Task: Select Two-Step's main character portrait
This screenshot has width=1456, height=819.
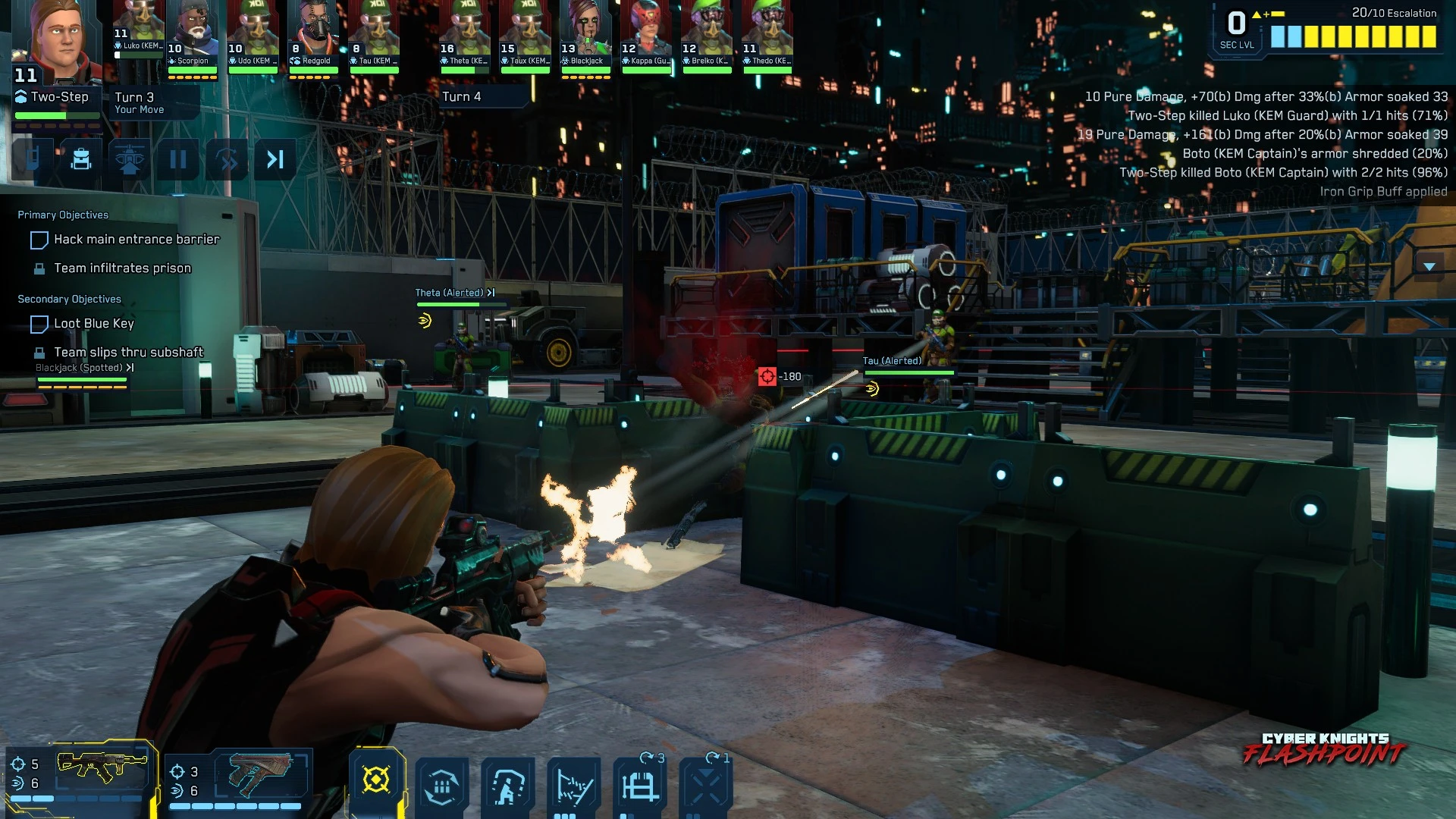Action: pyautogui.click(x=58, y=42)
